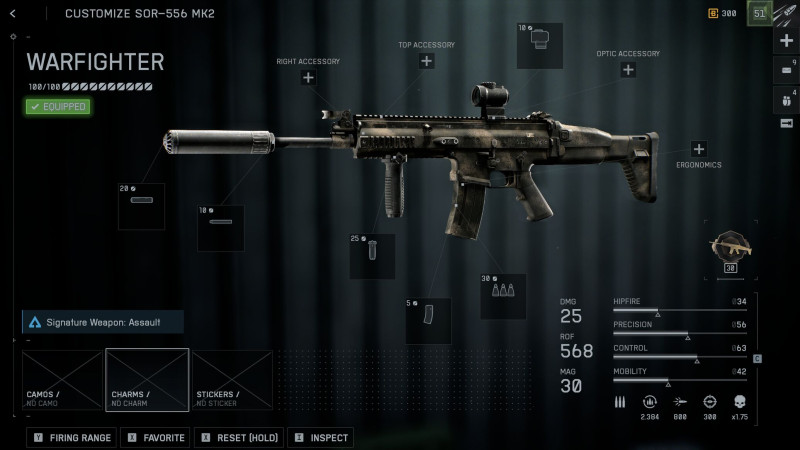This screenshot has width=800, height=450.
Task: Click the Reset (Hold) button
Action: coord(238,438)
